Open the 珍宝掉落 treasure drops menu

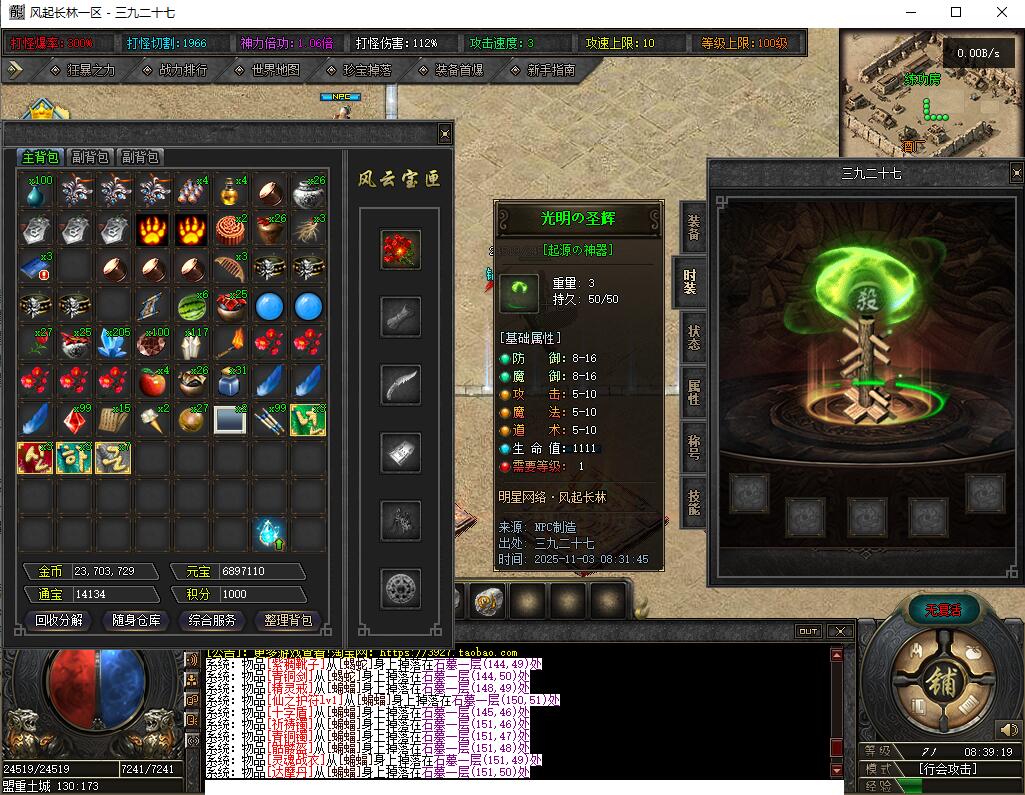click(367, 70)
